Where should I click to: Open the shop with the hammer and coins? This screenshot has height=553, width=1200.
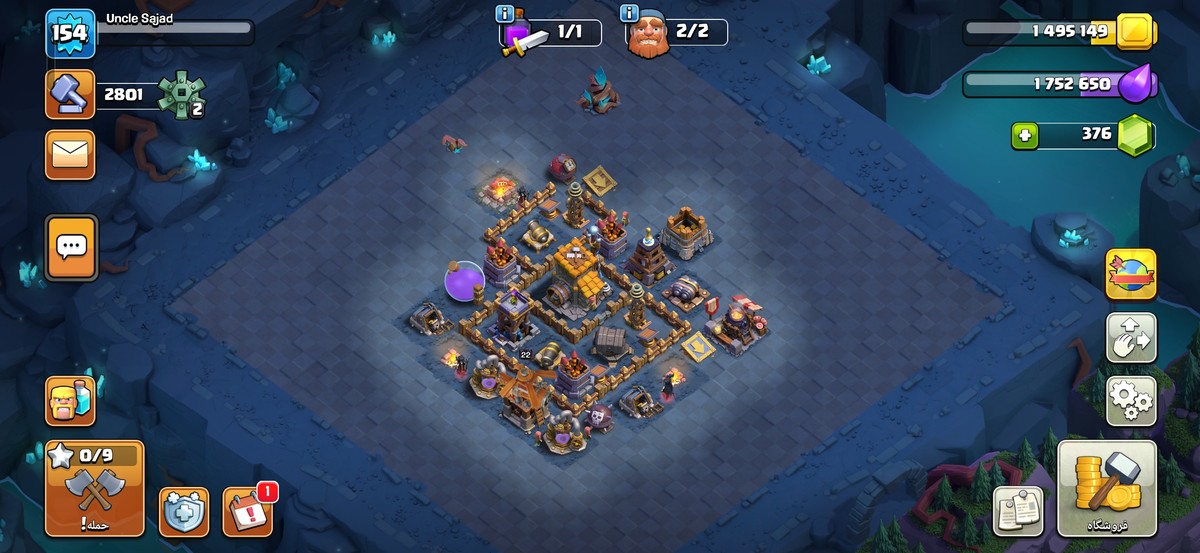tap(1106, 489)
